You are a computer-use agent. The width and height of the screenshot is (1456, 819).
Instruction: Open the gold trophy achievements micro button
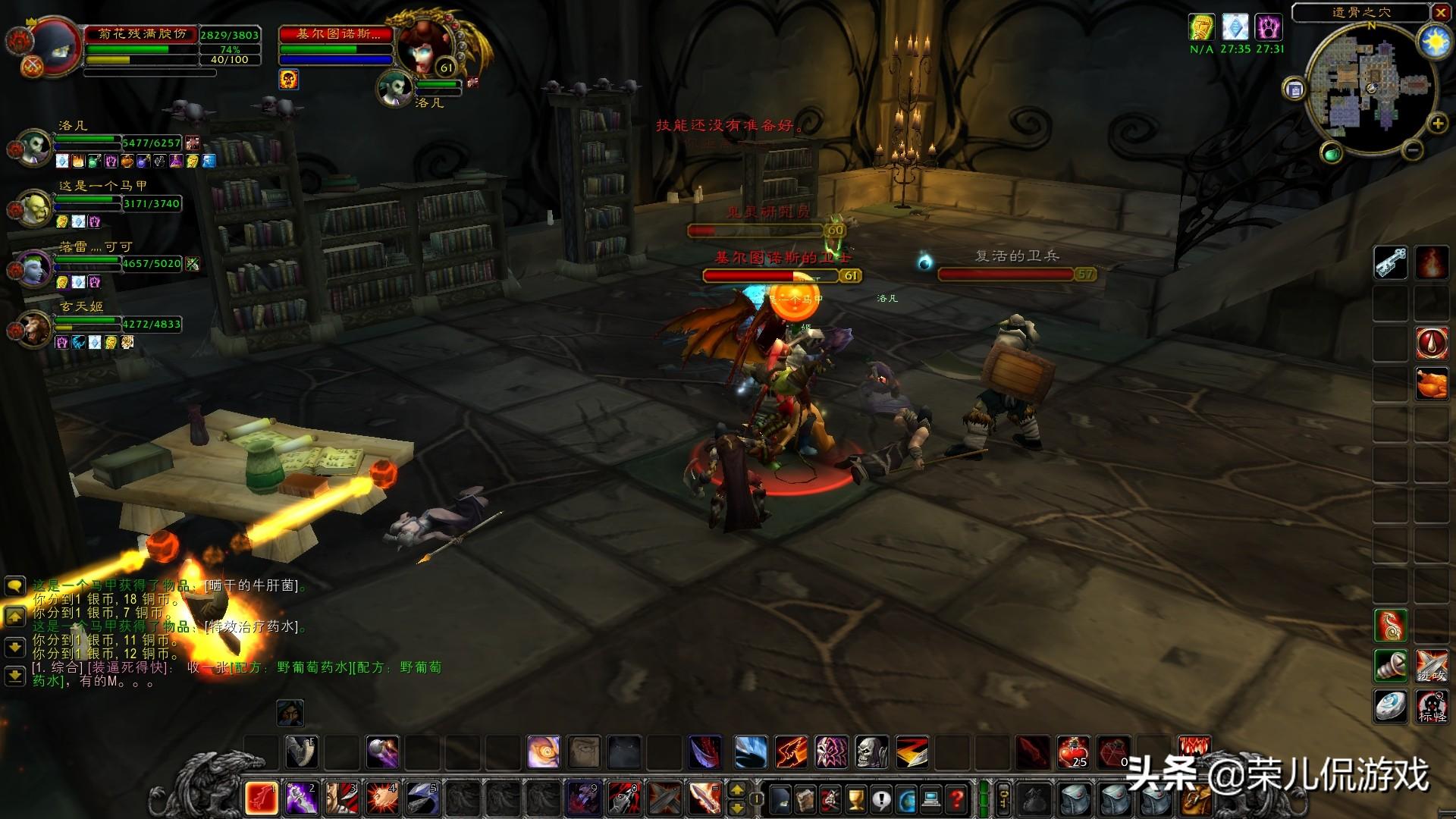pos(856,799)
